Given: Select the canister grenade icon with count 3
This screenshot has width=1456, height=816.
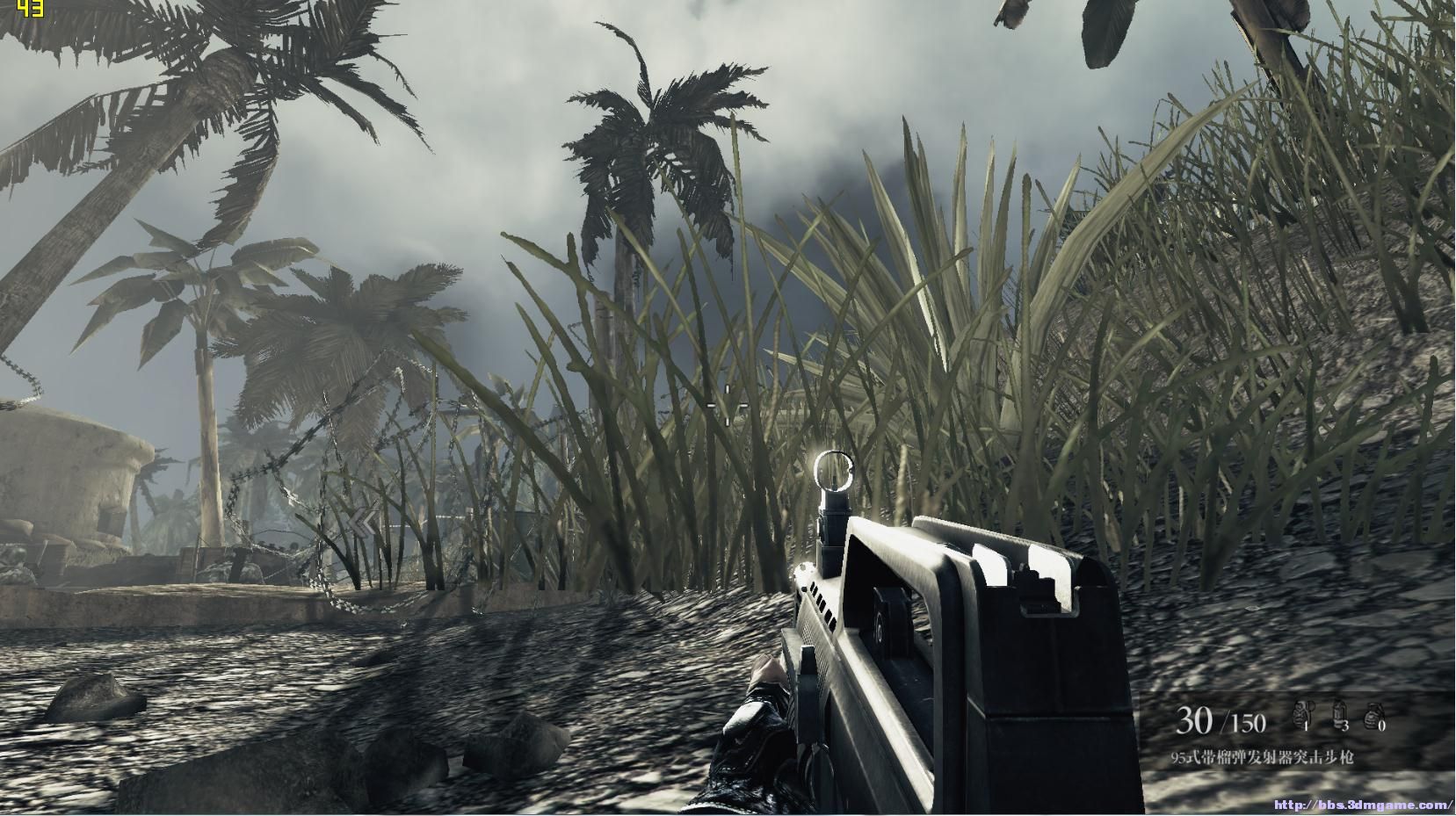Looking at the screenshot, I should pos(1338,715).
